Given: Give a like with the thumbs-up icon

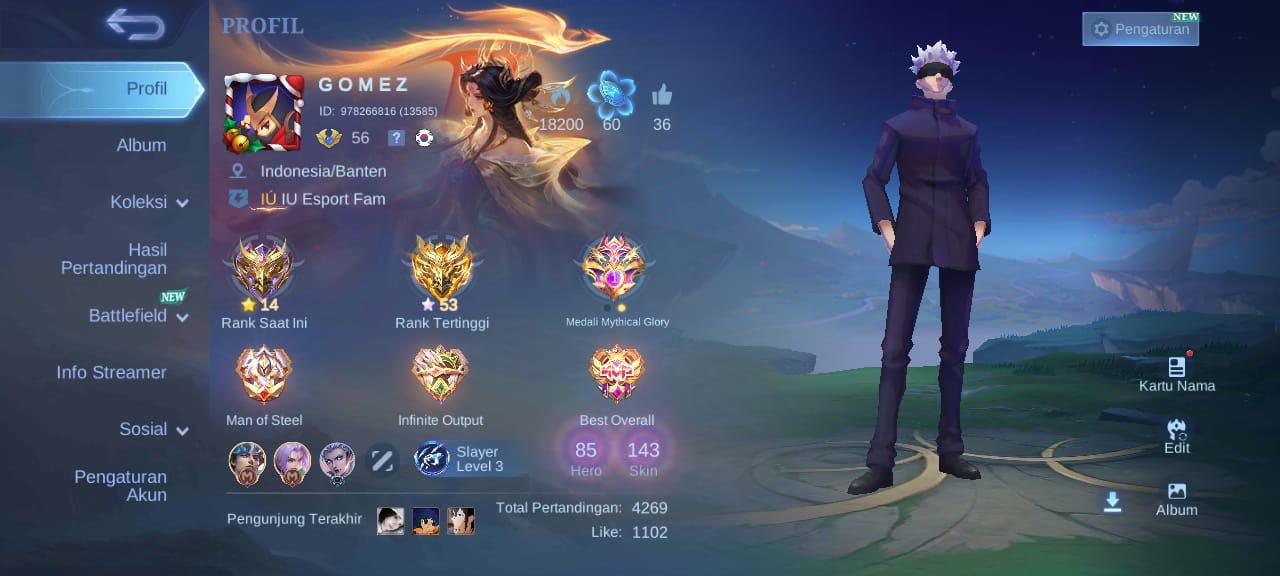Looking at the screenshot, I should tap(662, 96).
